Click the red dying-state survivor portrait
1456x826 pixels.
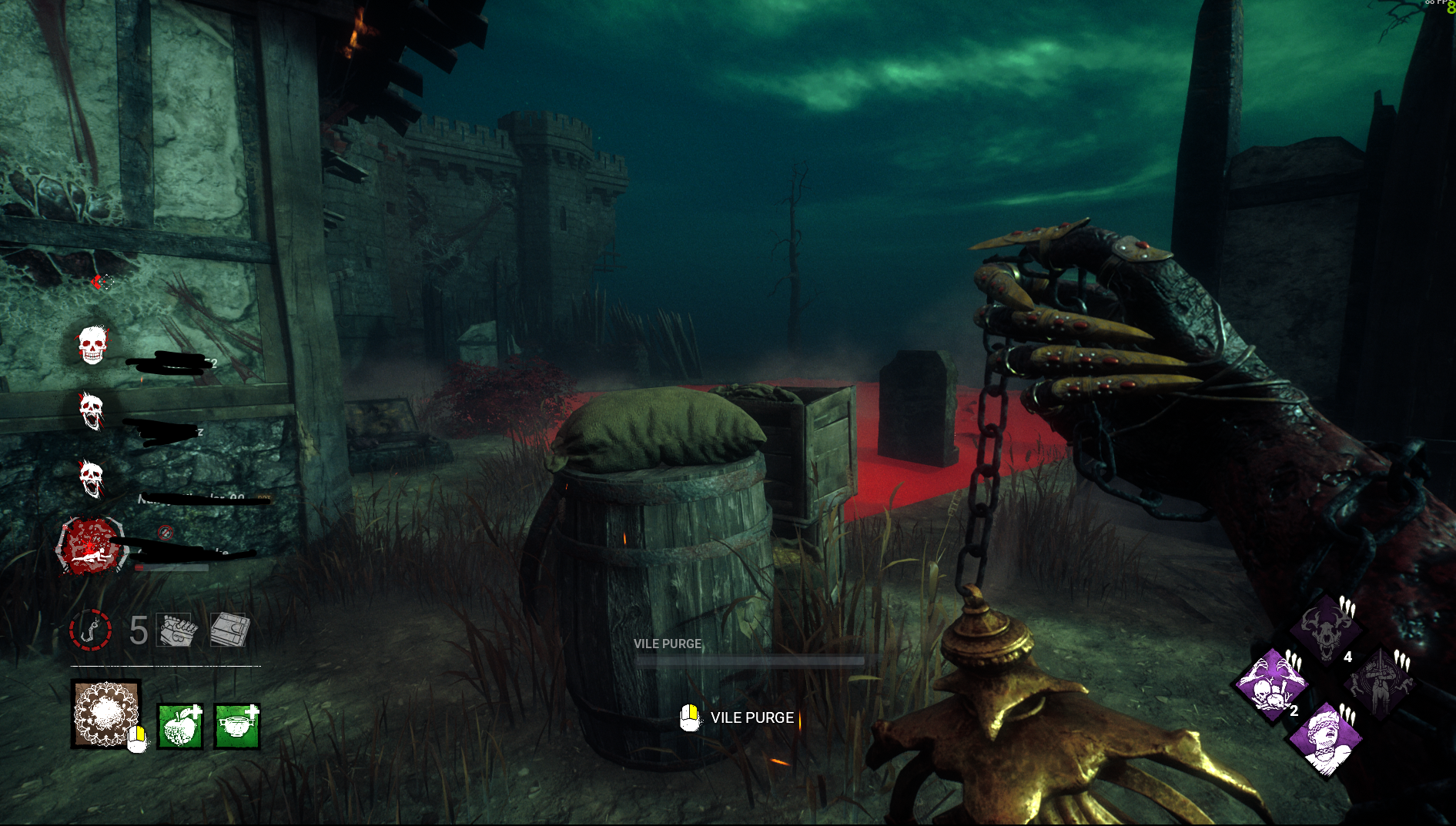point(91,546)
